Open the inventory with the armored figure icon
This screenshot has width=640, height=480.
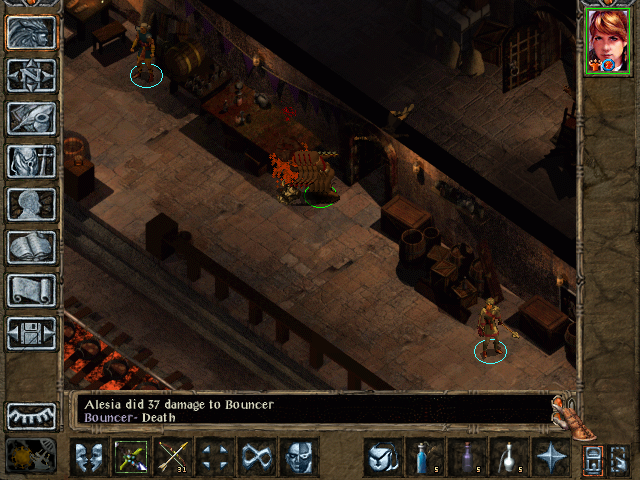32,161
